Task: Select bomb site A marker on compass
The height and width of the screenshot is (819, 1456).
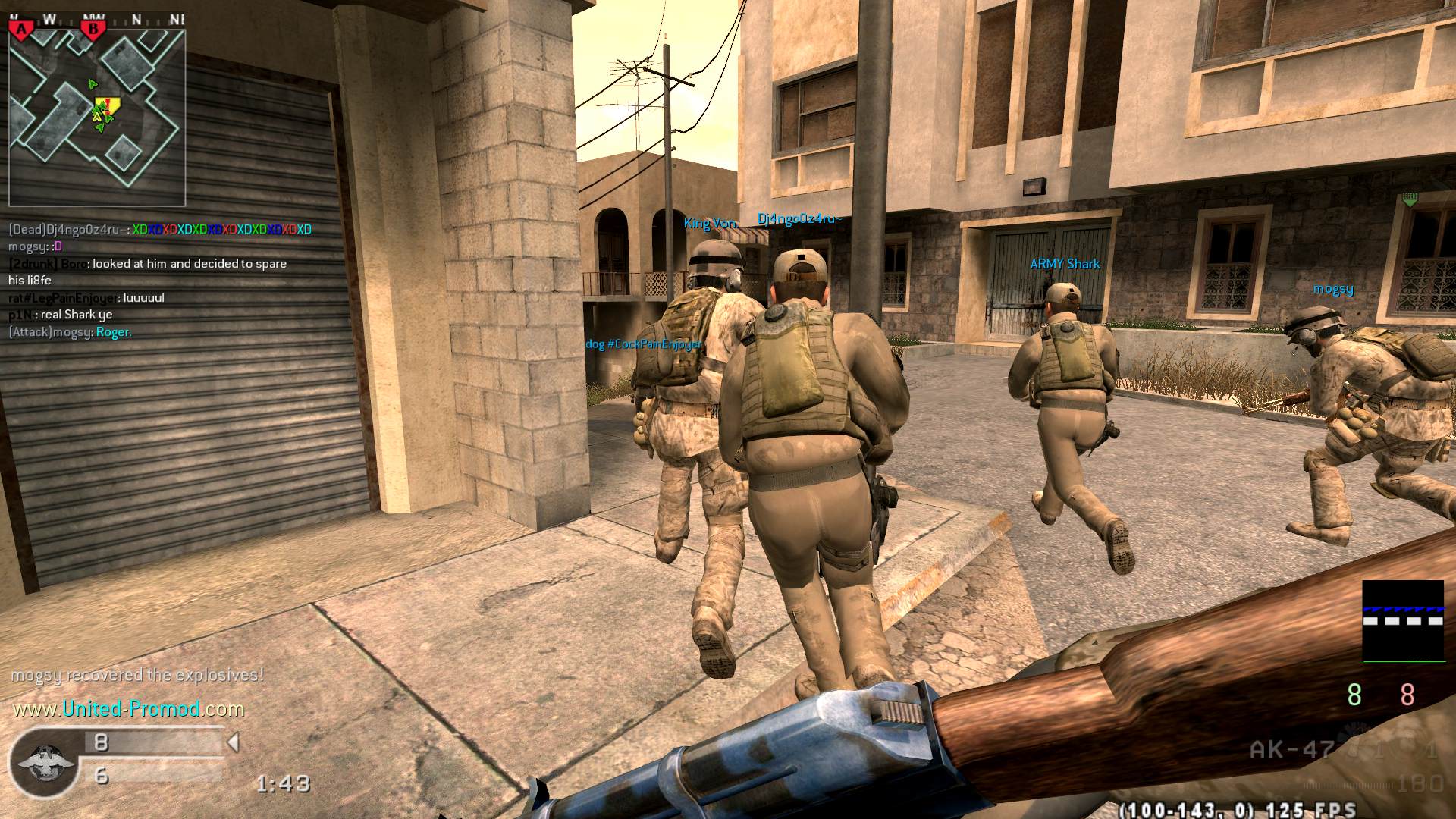Action: click(22, 30)
